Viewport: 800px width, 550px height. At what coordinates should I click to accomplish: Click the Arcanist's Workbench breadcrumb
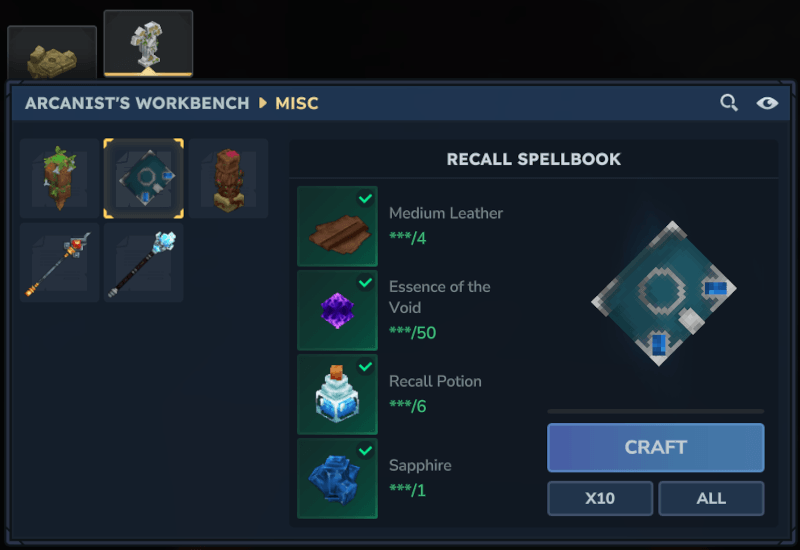137,103
